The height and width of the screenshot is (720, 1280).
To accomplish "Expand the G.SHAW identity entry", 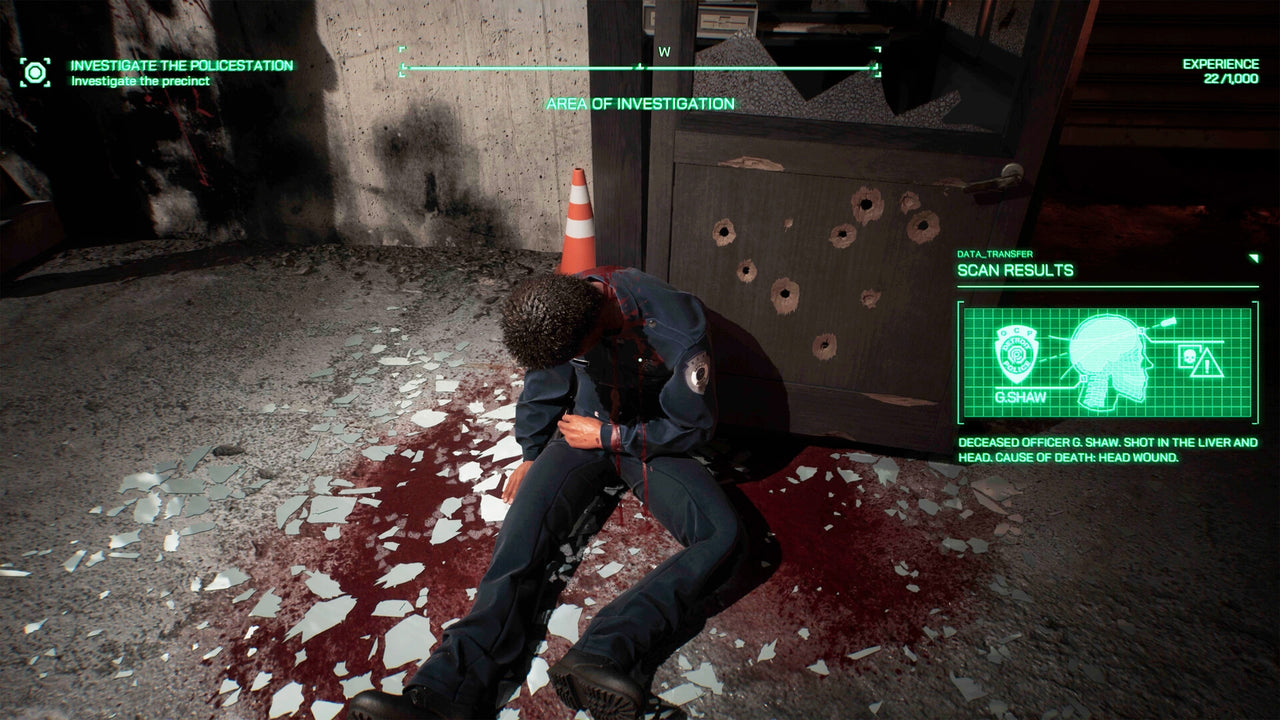I will tap(1019, 397).
